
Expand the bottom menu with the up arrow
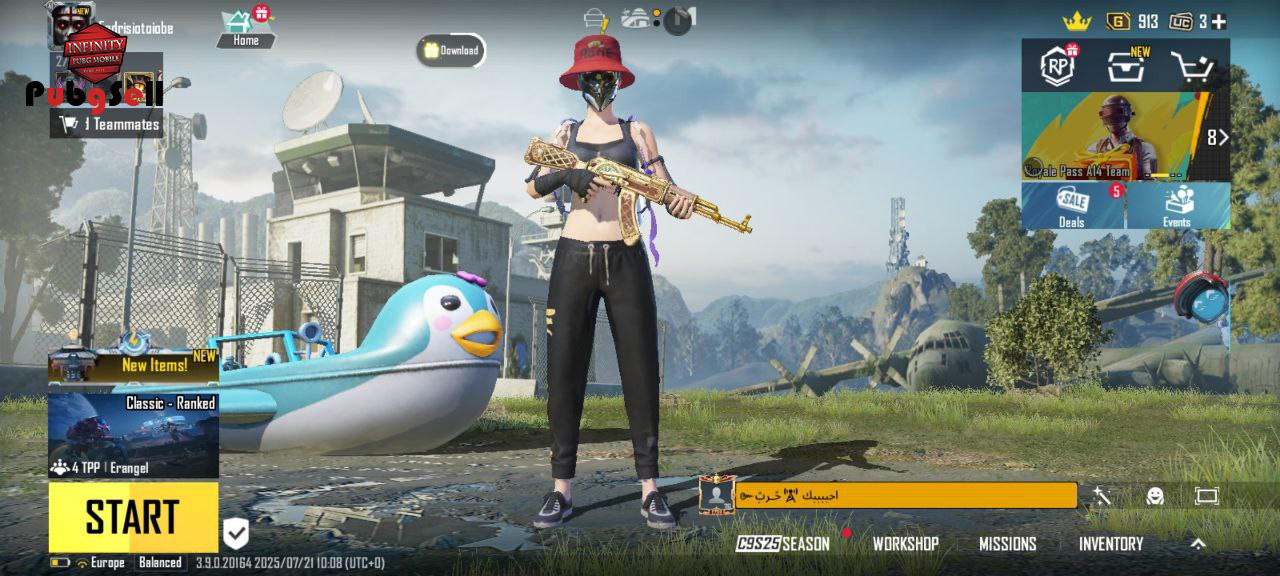click(x=1198, y=544)
